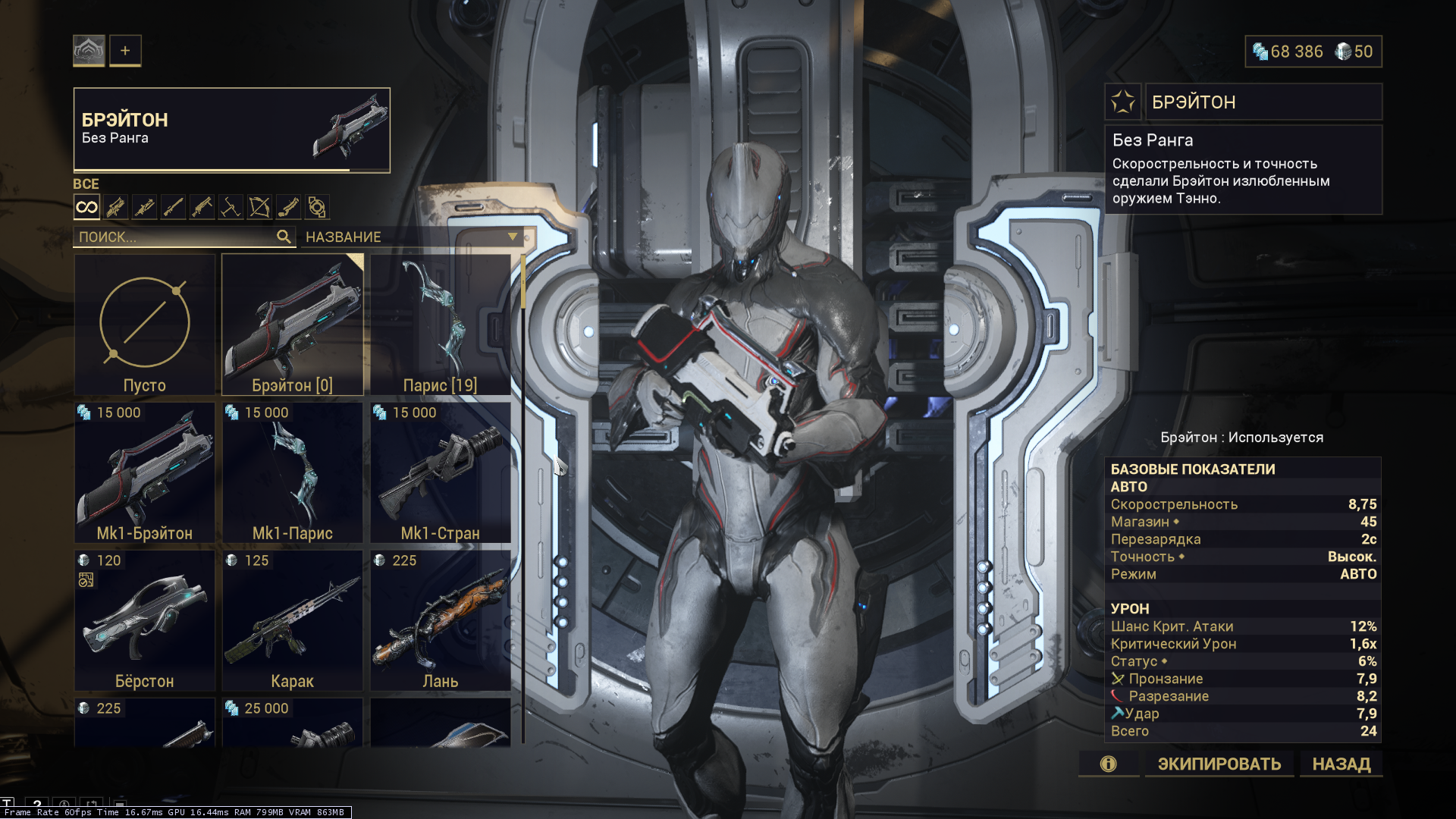
Task: Select the Mk1-Стран shotgun
Action: coord(440,472)
